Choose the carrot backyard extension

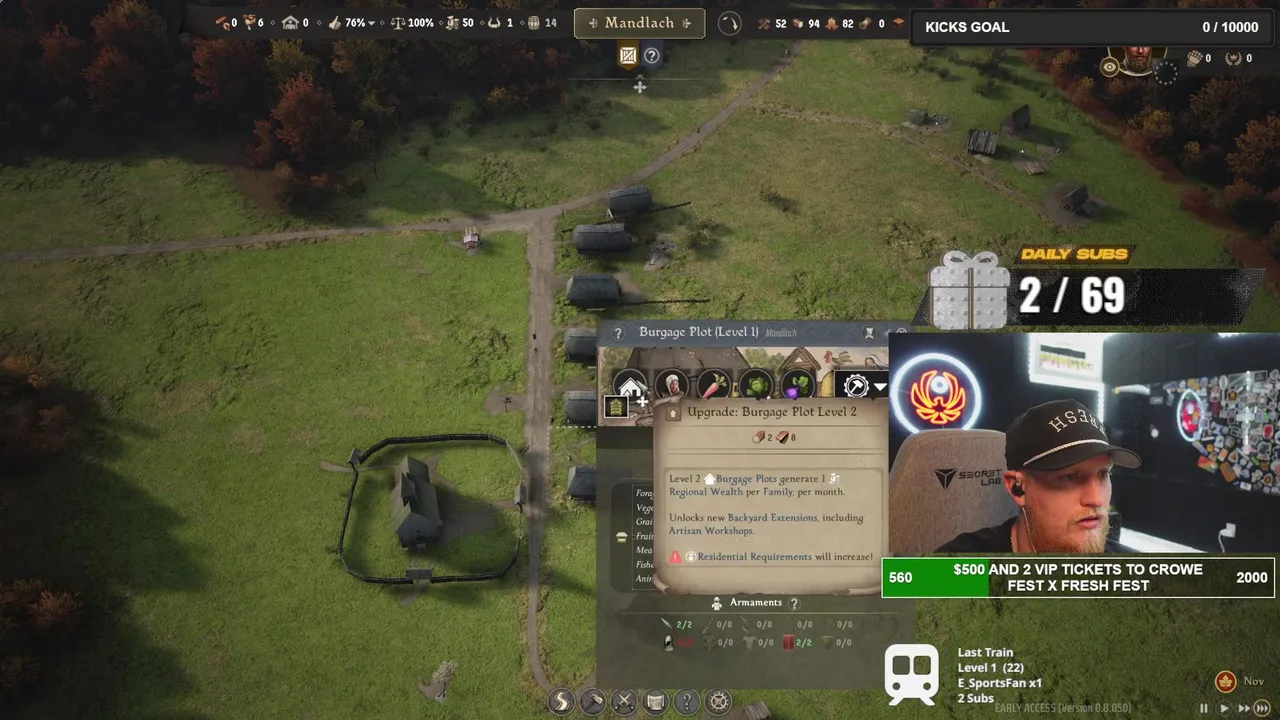coord(713,386)
